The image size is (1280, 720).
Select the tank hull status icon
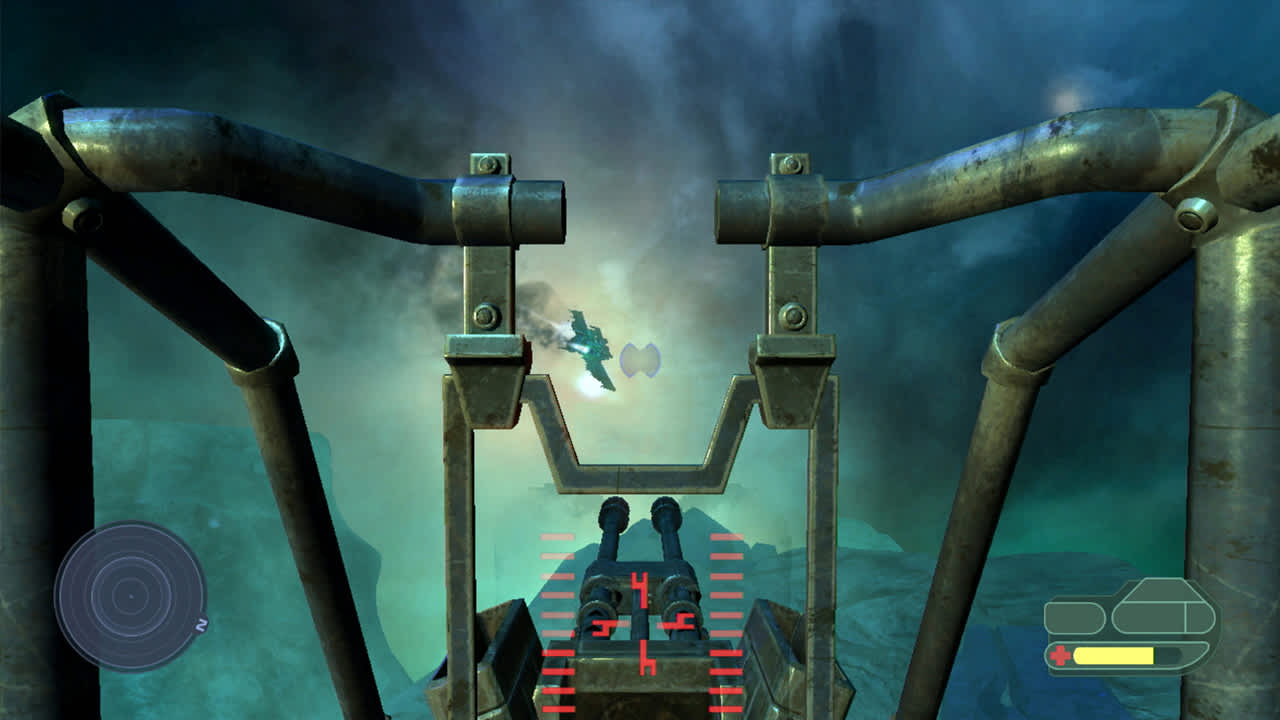click(x=1157, y=617)
